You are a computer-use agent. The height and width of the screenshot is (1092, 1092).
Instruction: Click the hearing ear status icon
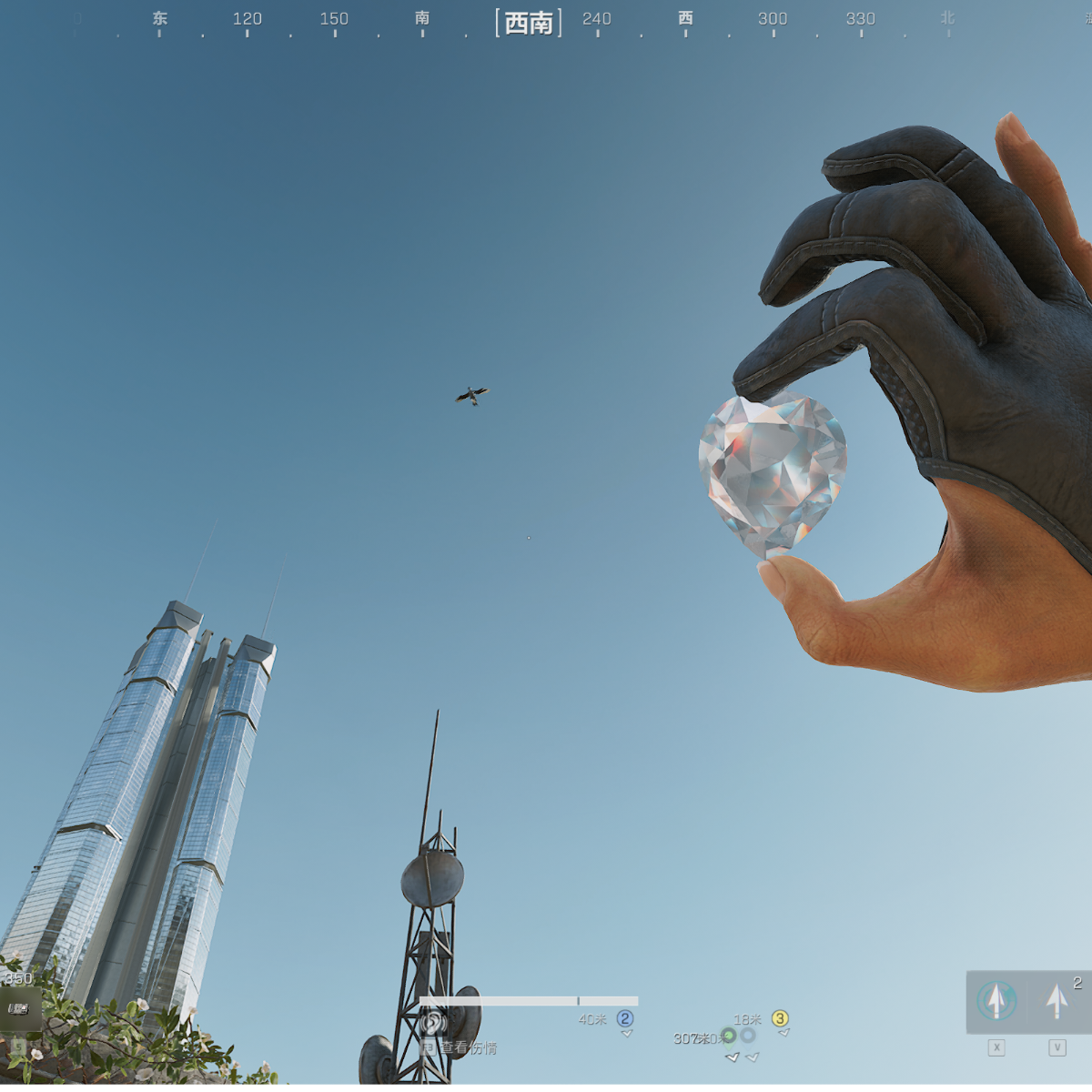point(434,1022)
